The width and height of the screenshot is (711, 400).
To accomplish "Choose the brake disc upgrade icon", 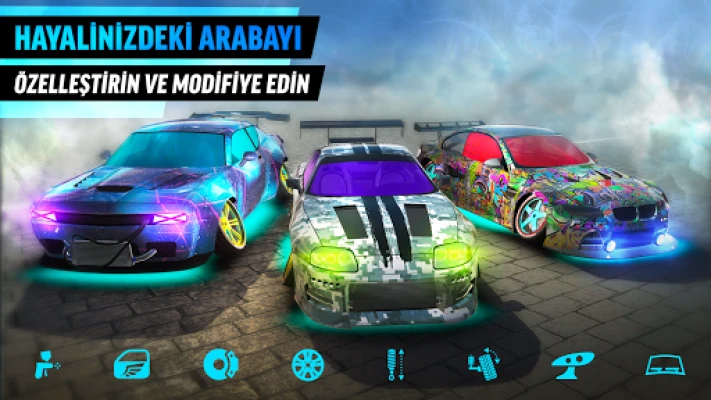I will coord(218,364).
